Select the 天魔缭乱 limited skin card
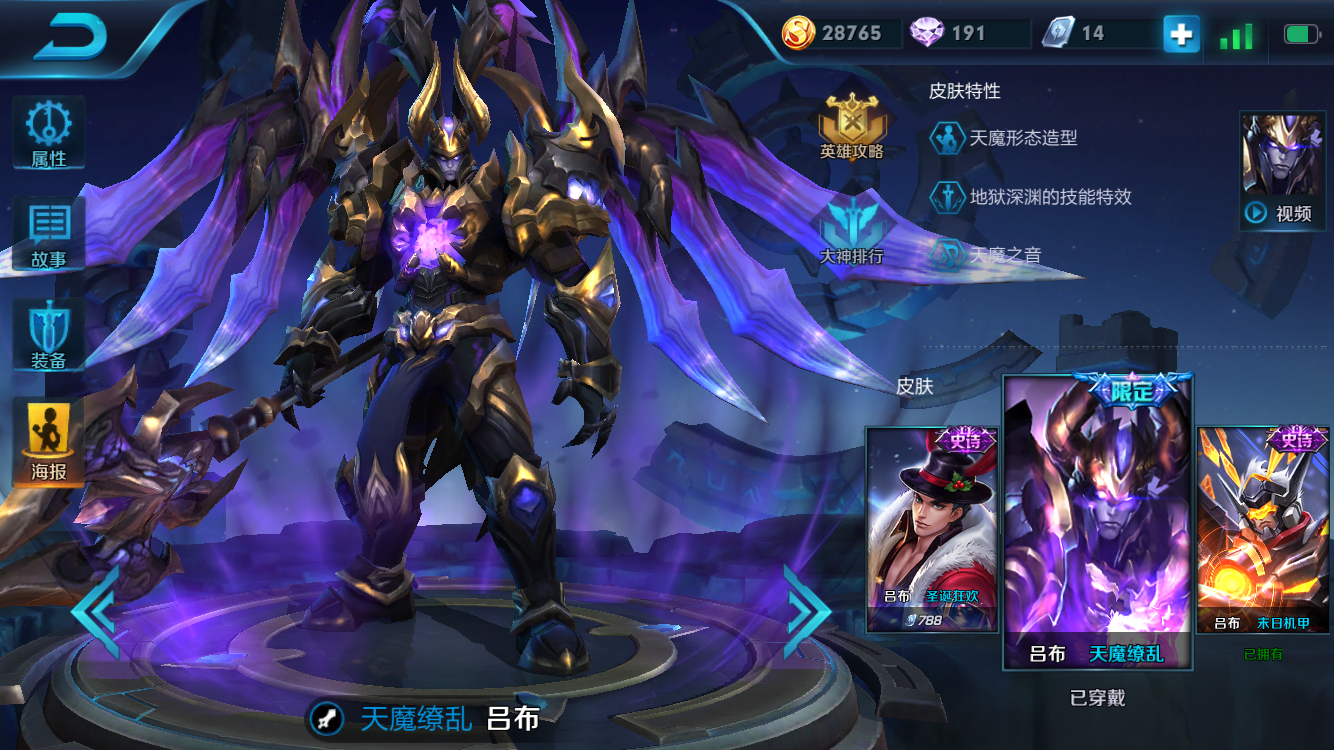The width and height of the screenshot is (1334, 750). [x=1097, y=522]
